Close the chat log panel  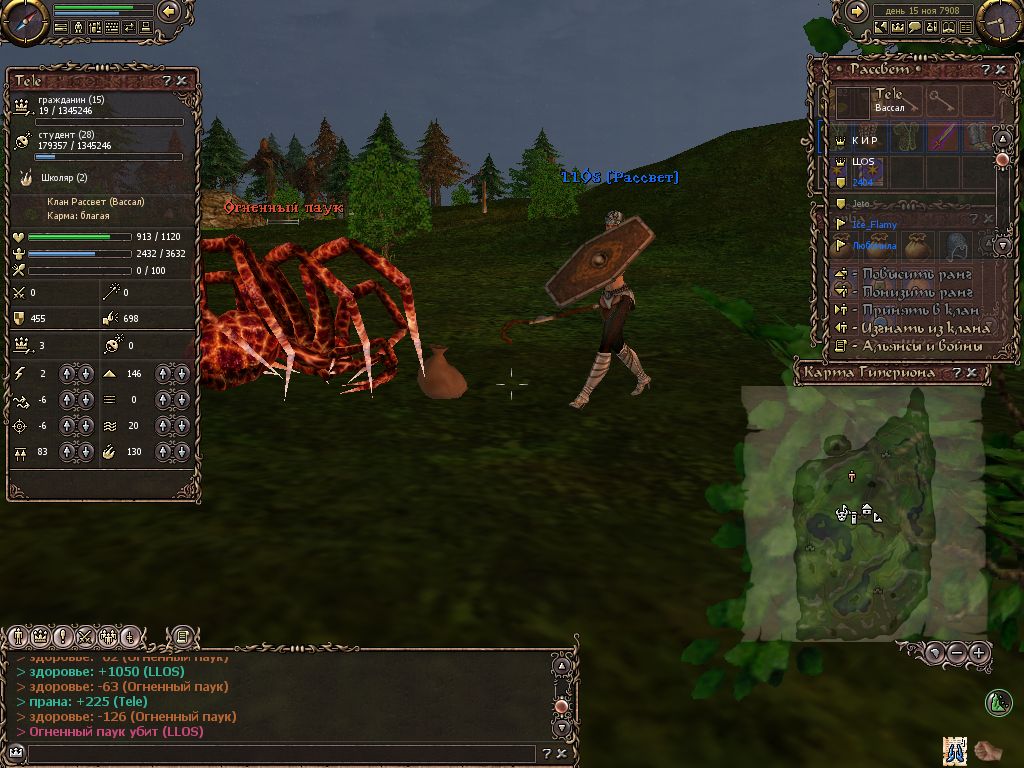point(561,754)
